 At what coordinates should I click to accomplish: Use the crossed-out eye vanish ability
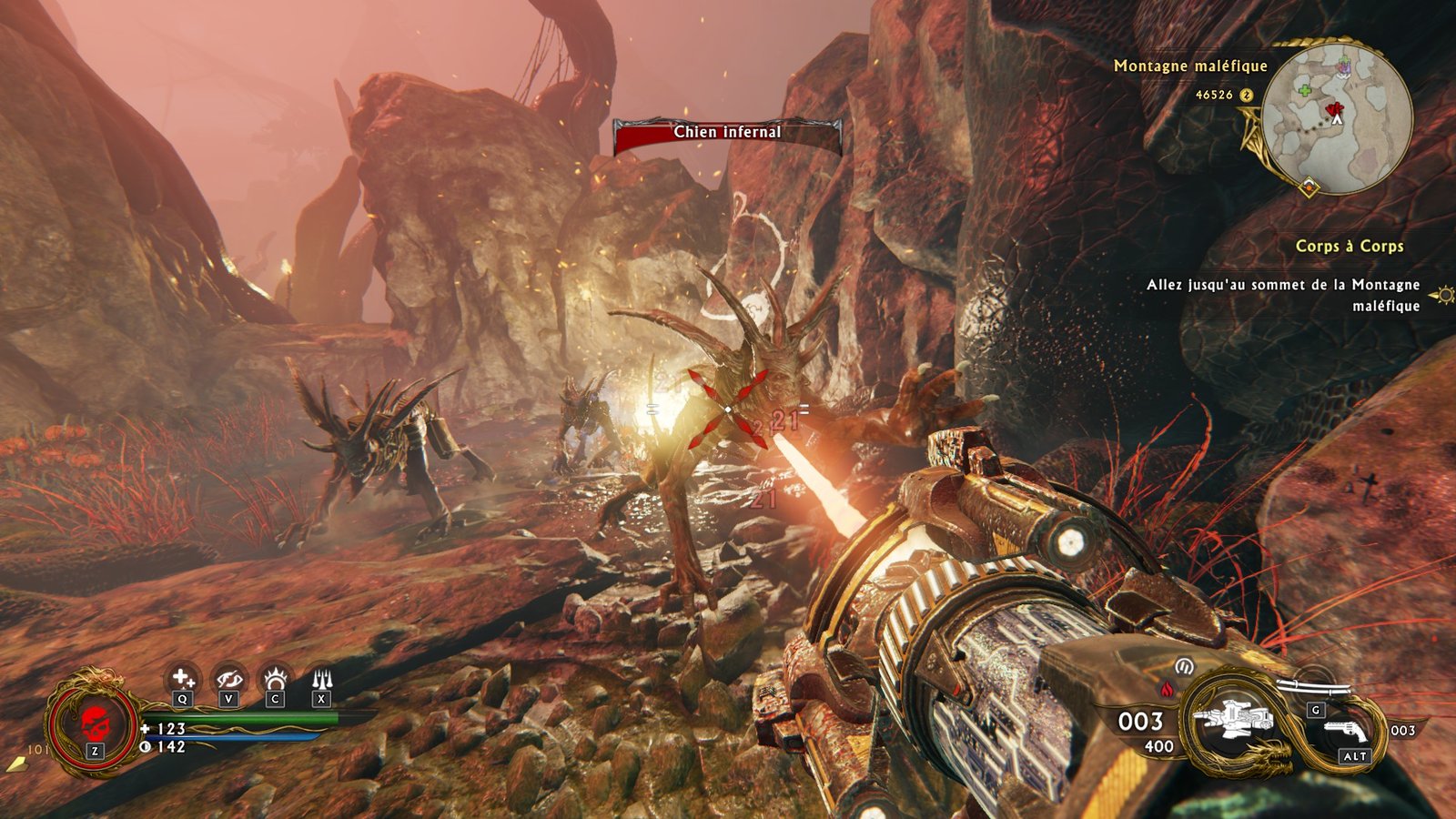pyautogui.click(x=228, y=679)
